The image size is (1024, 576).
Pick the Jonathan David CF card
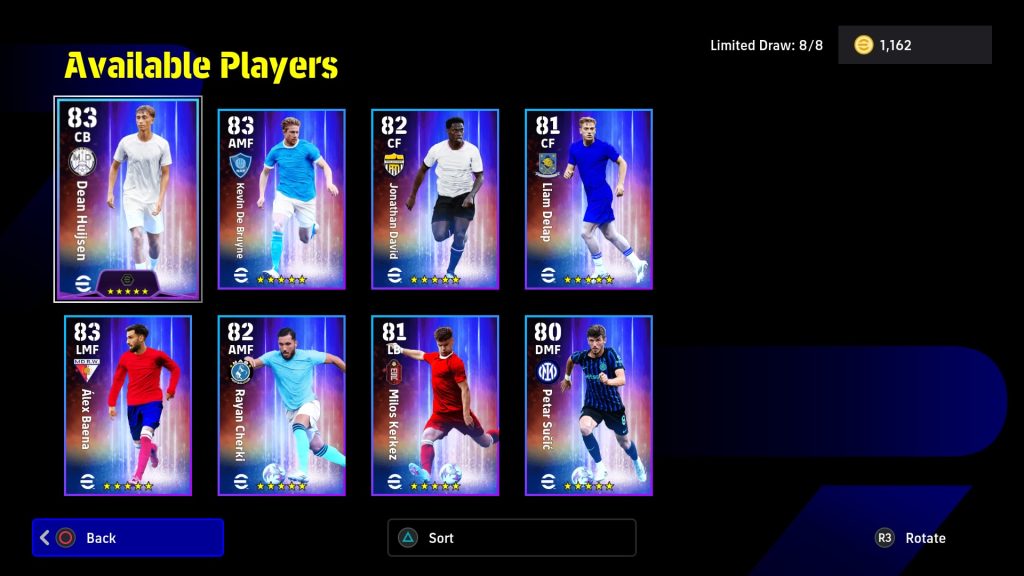click(435, 199)
